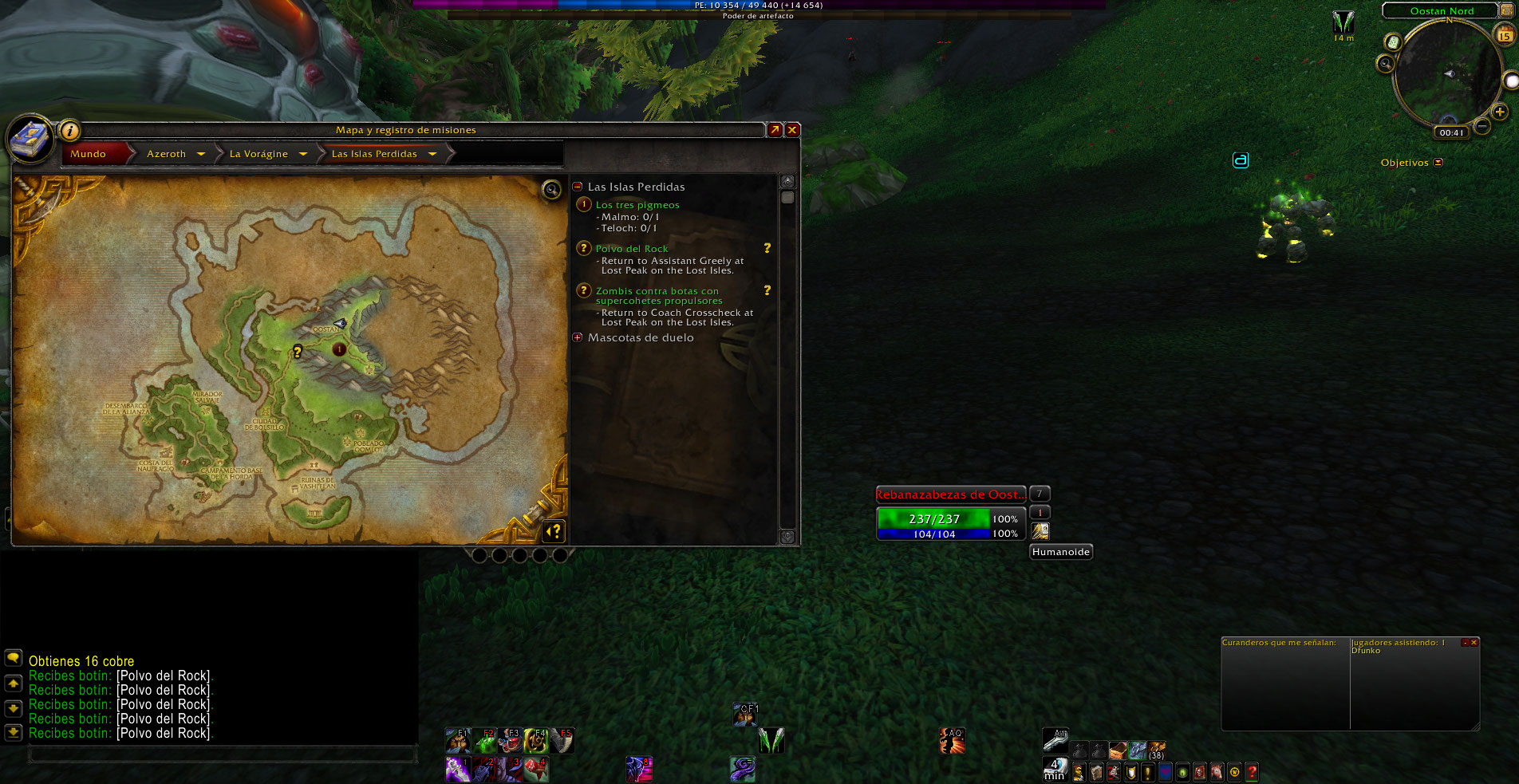Open the red question mark help button
The height and width of the screenshot is (784, 1519).
click(1252, 771)
